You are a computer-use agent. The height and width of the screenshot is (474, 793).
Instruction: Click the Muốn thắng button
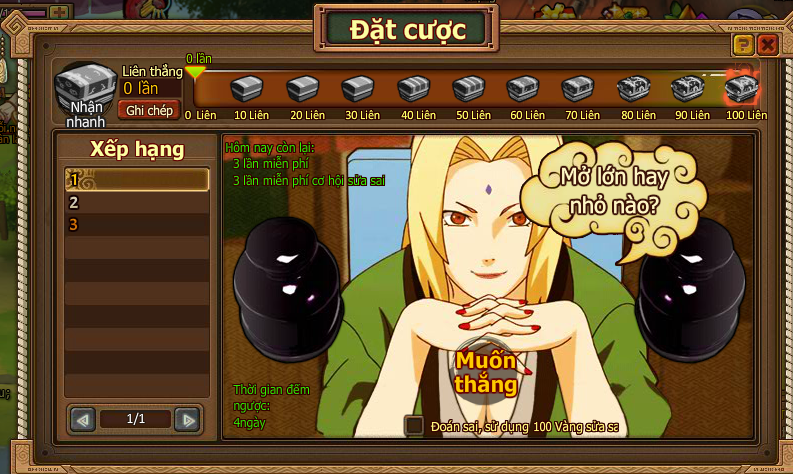pos(487,371)
